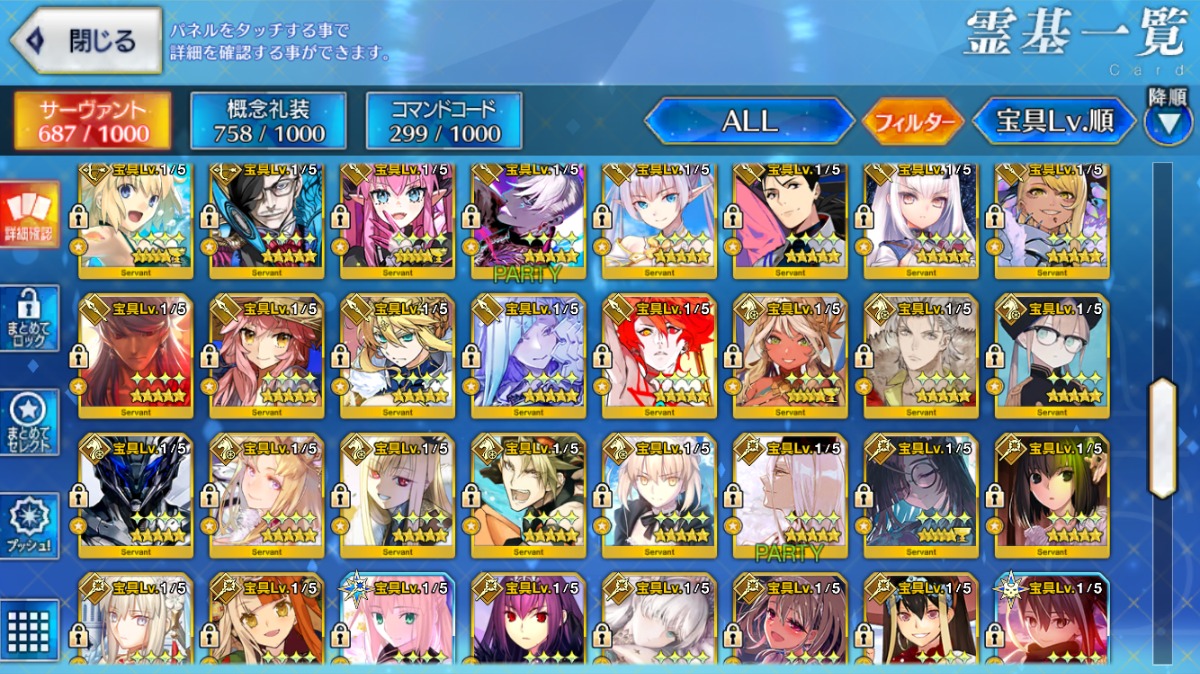Select the ALL class filter
Viewport: 1200px width, 674px height.
tap(749, 121)
